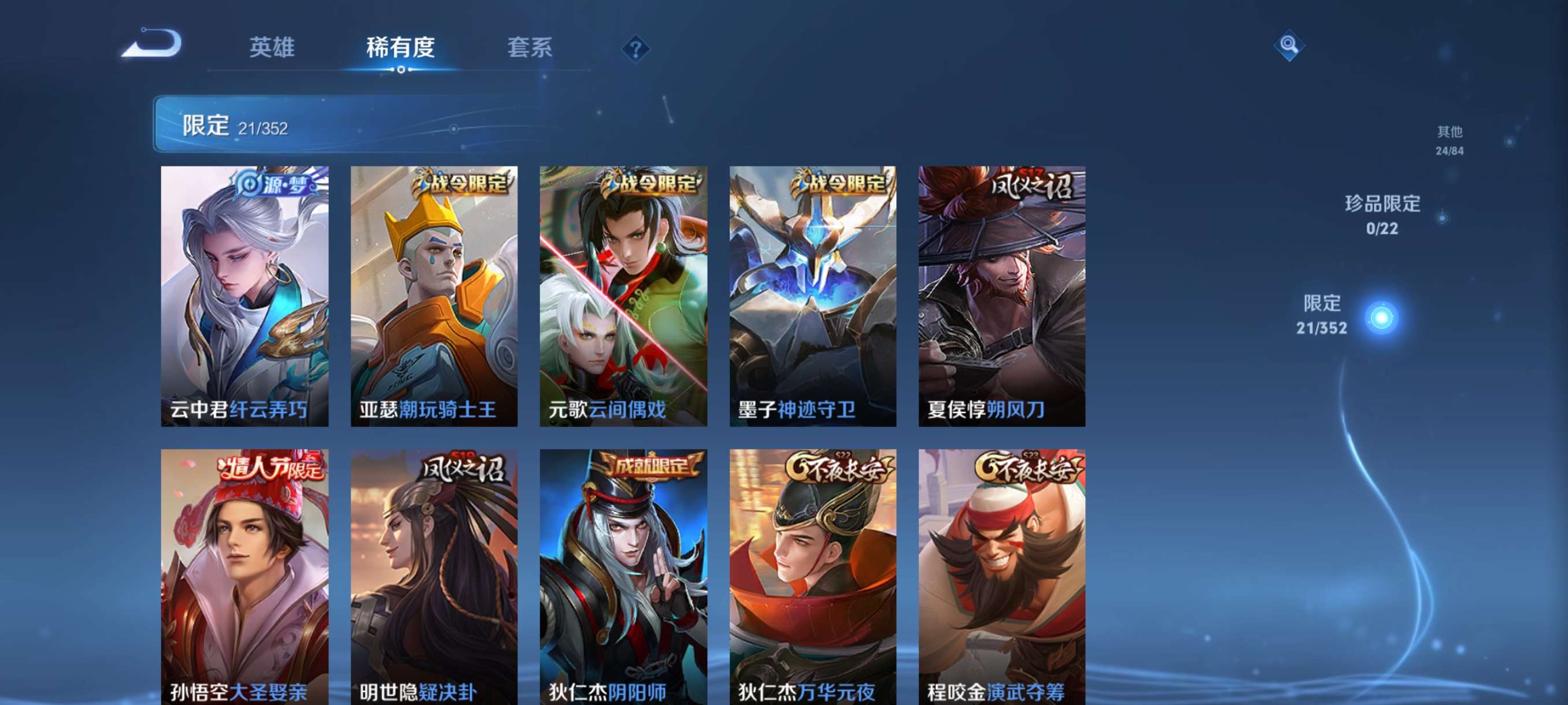The height and width of the screenshot is (705, 1568).
Task: Open the search with the magnifier icon
Action: coord(1290,46)
